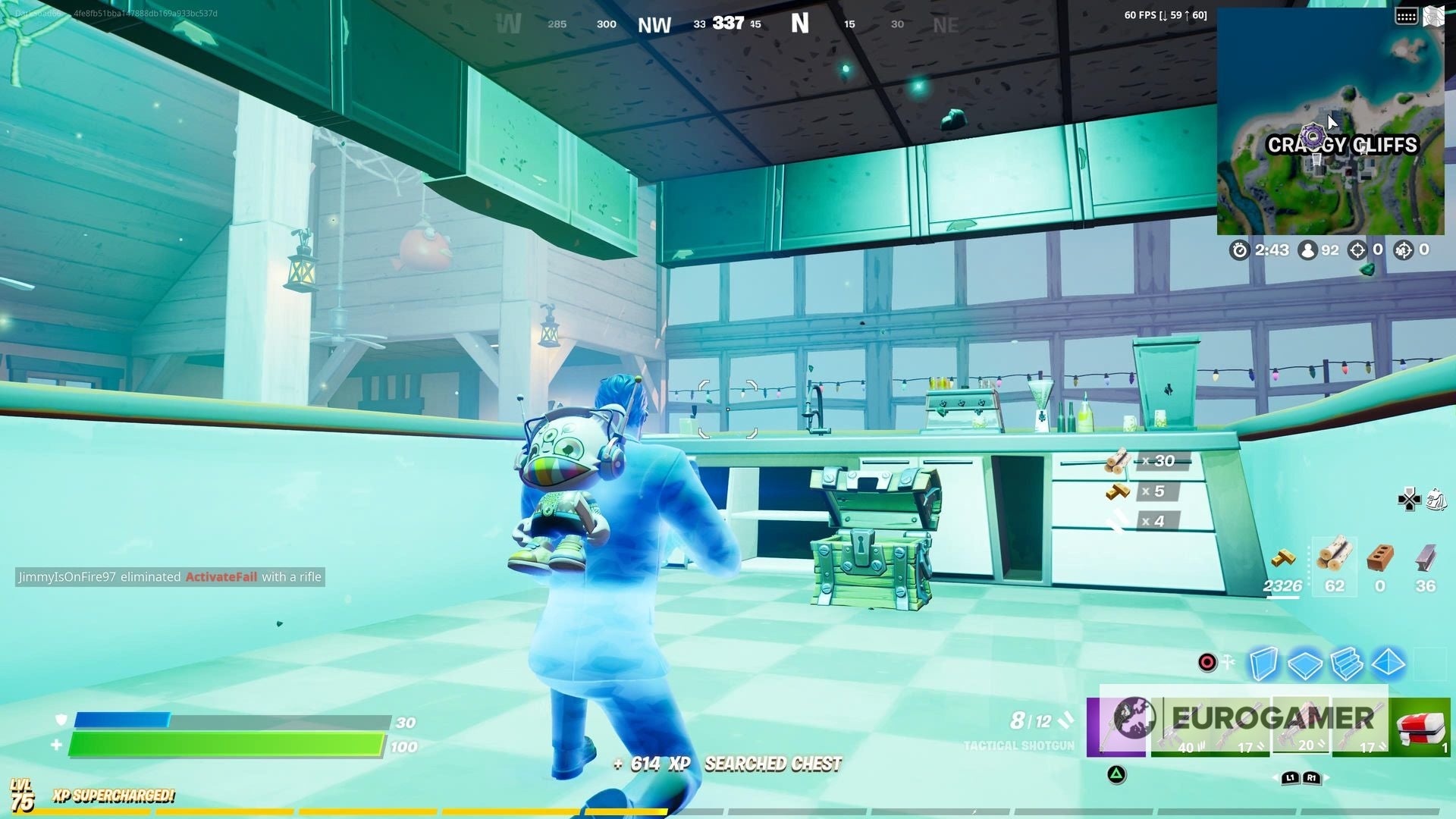Click the player count person icon
Screen dimensions: 1456x819
[x=1307, y=250]
